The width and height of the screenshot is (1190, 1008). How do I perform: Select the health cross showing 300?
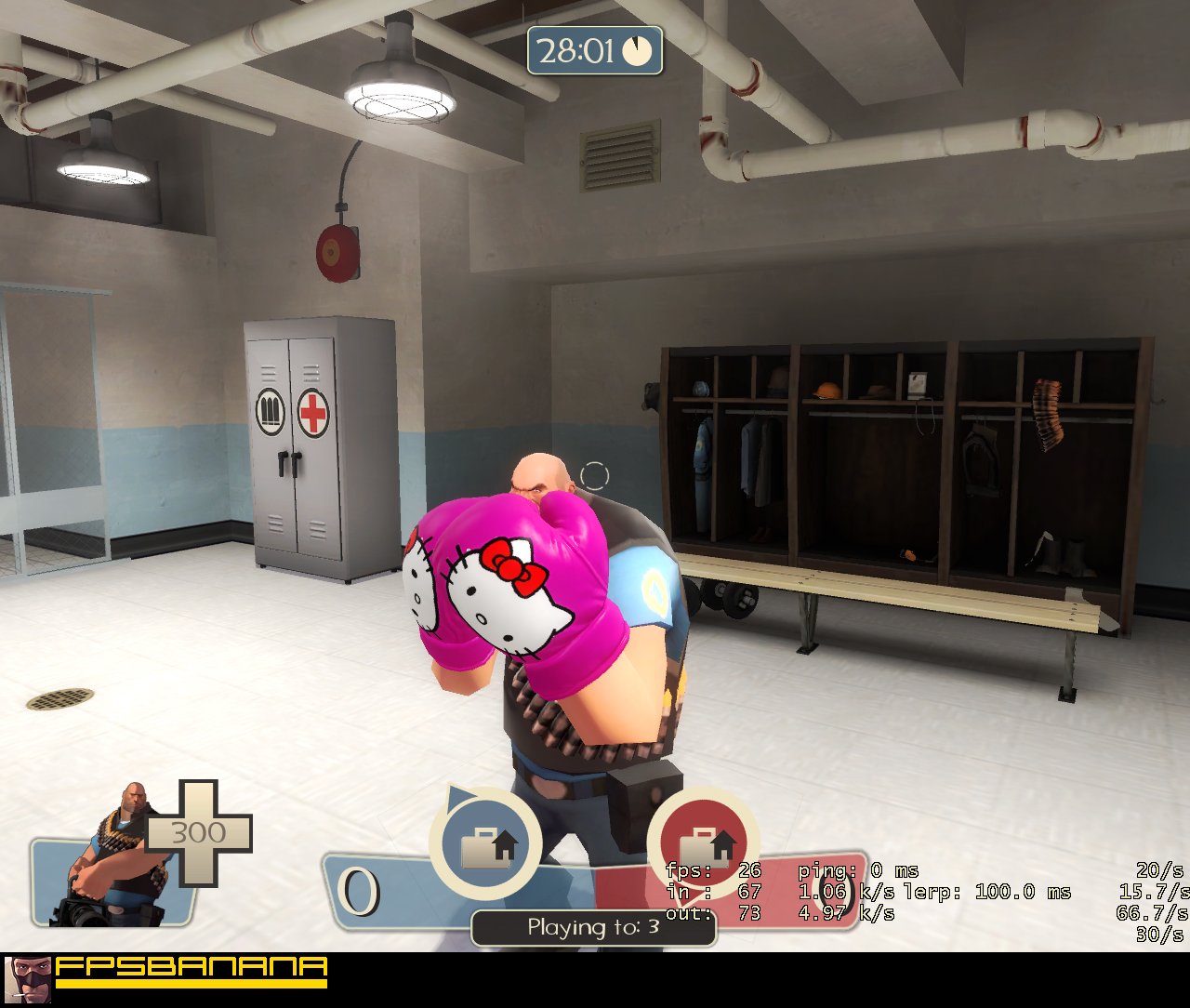coord(198,834)
